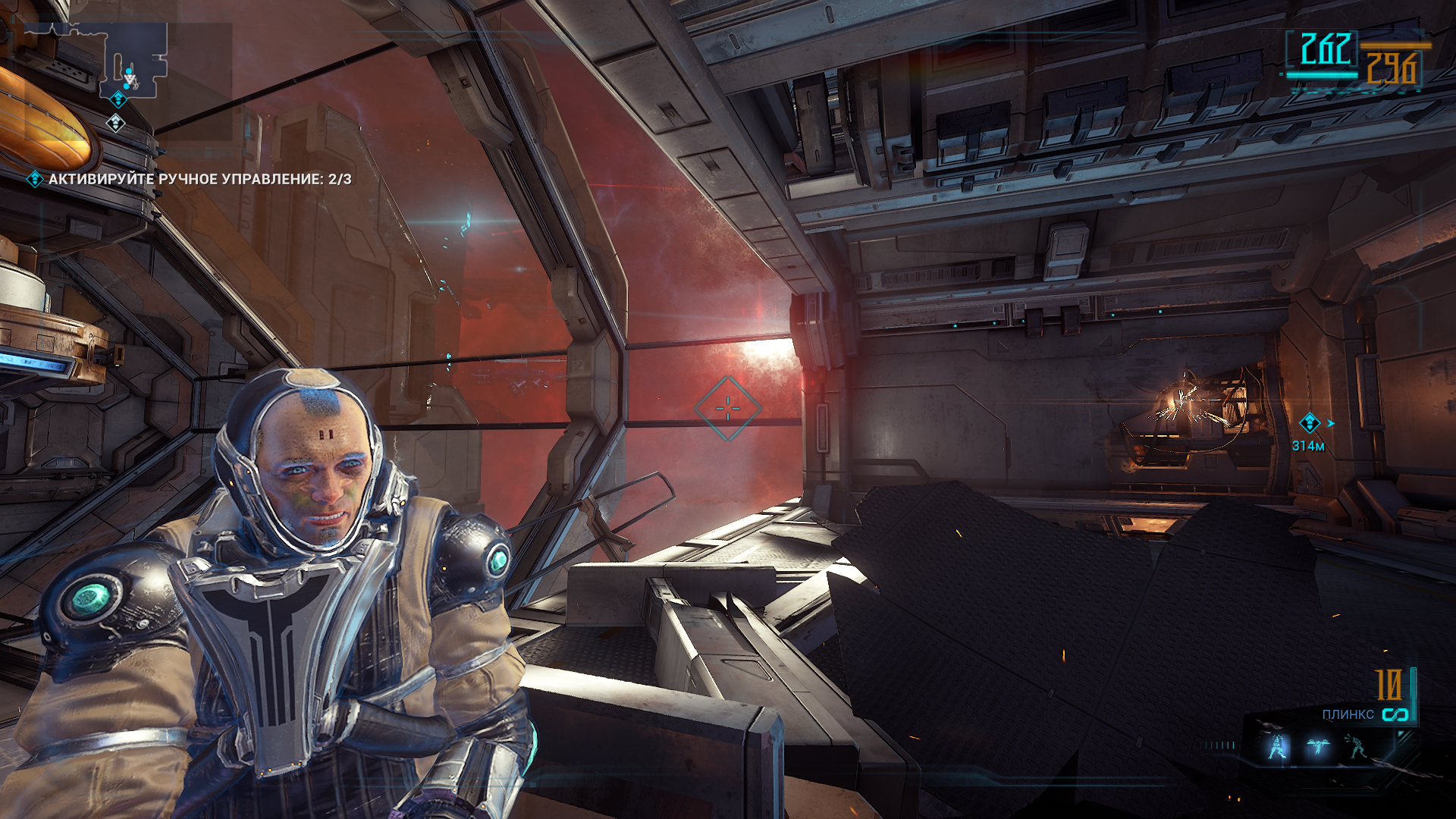The image size is (1456, 819).
Task: Select the white objective marker below minimap
Action: pyautogui.click(x=115, y=122)
